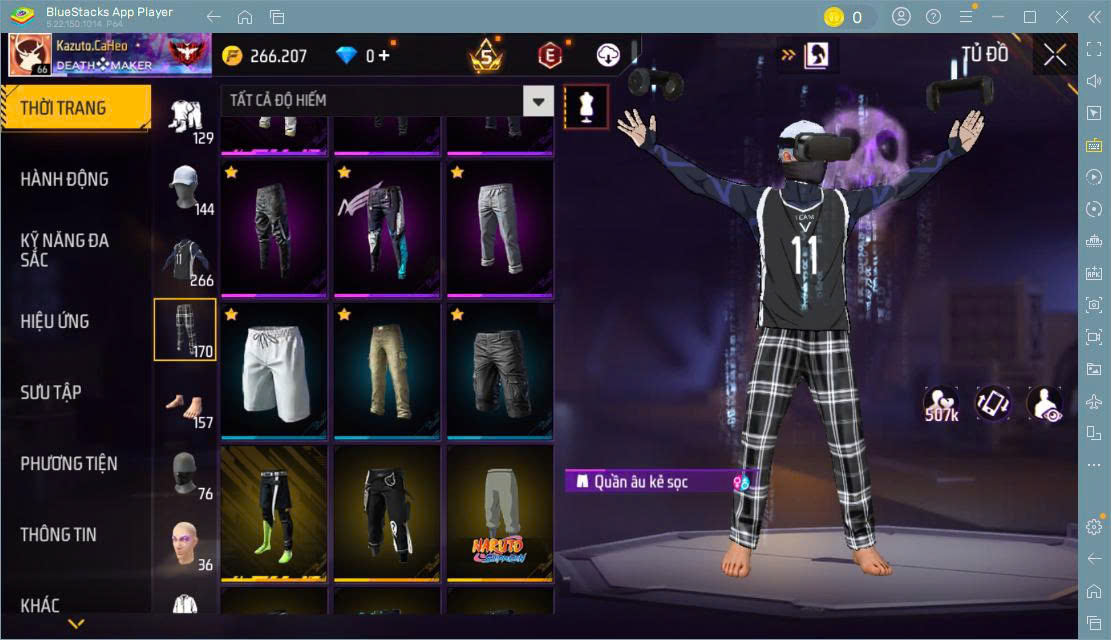The width and height of the screenshot is (1111, 640).
Task: Maximize the BlueStacks window
Action: click(1030, 17)
